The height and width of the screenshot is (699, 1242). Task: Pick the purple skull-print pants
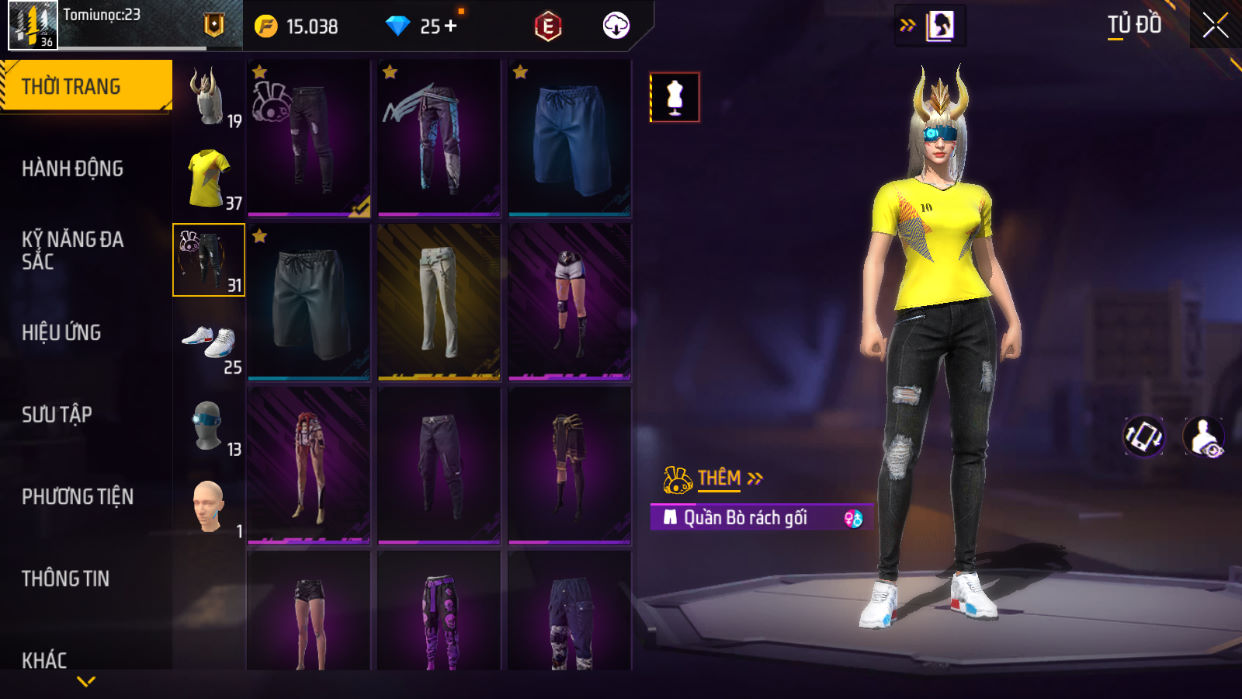(x=439, y=610)
